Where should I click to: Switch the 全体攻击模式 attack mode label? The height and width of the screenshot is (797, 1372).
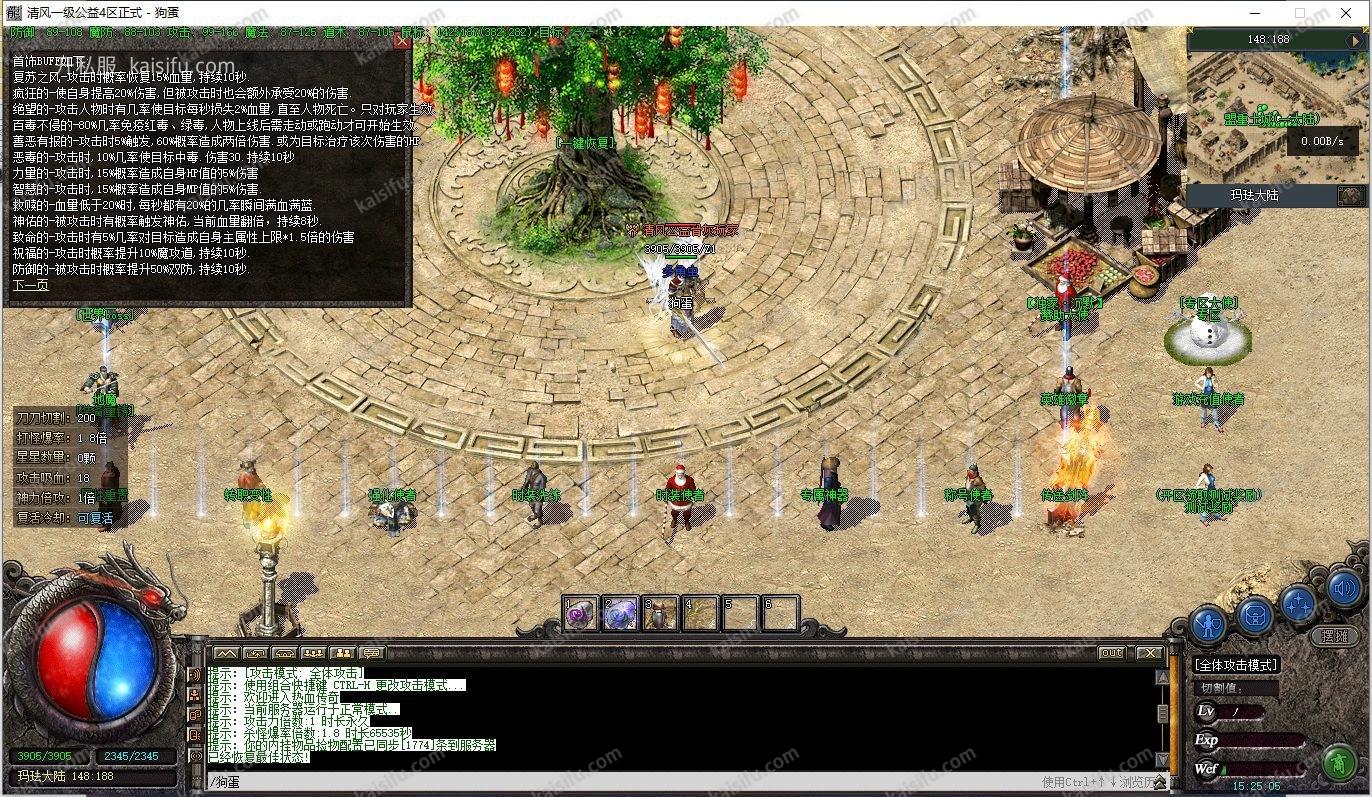pyautogui.click(x=1237, y=665)
